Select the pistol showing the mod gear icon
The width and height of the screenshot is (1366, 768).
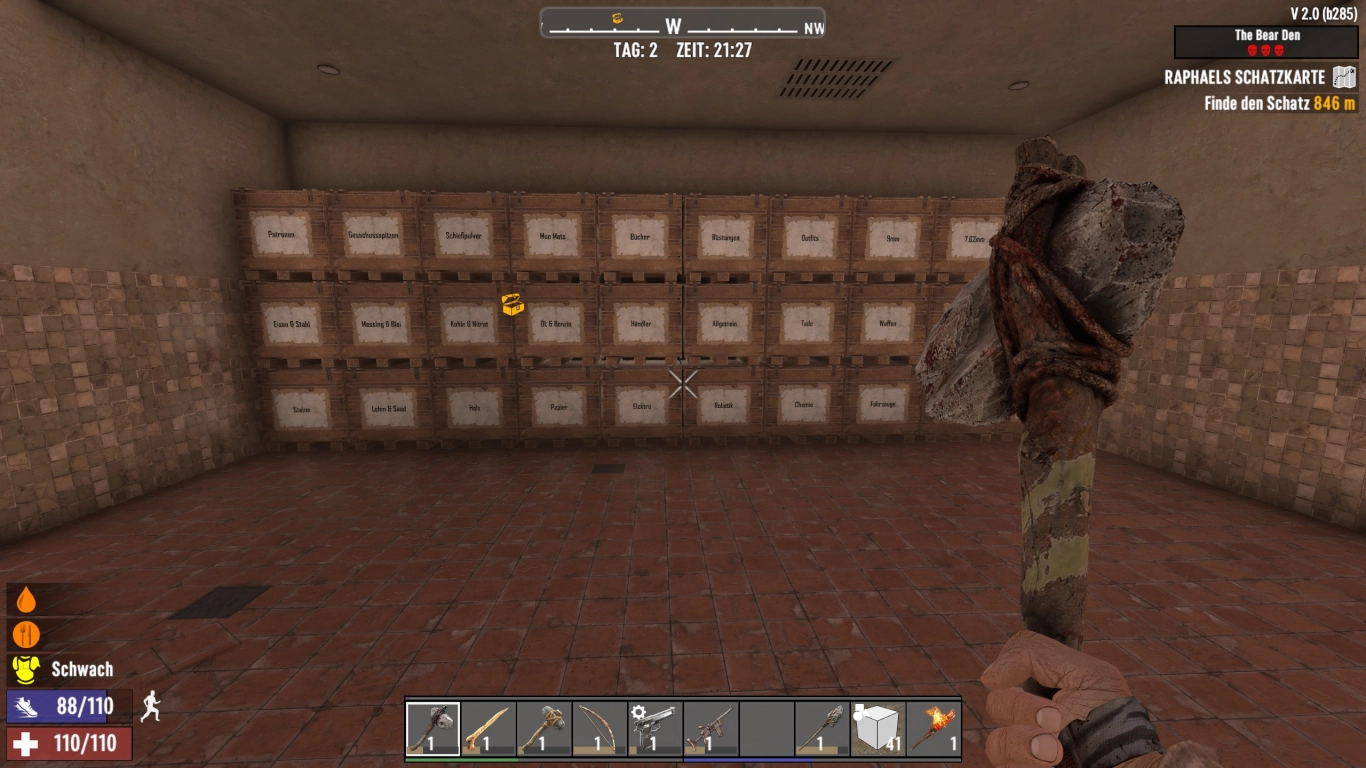pos(655,728)
